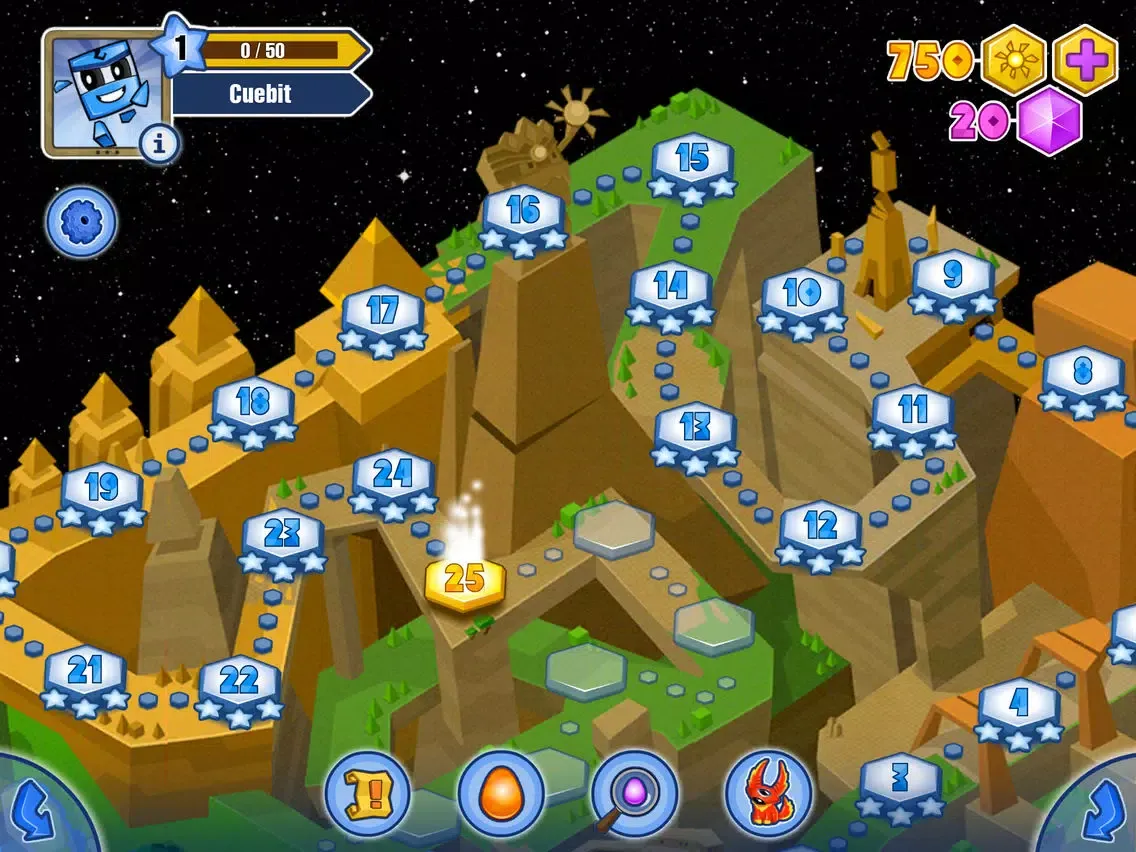Buy more currency with the purple plus button

1086,60
